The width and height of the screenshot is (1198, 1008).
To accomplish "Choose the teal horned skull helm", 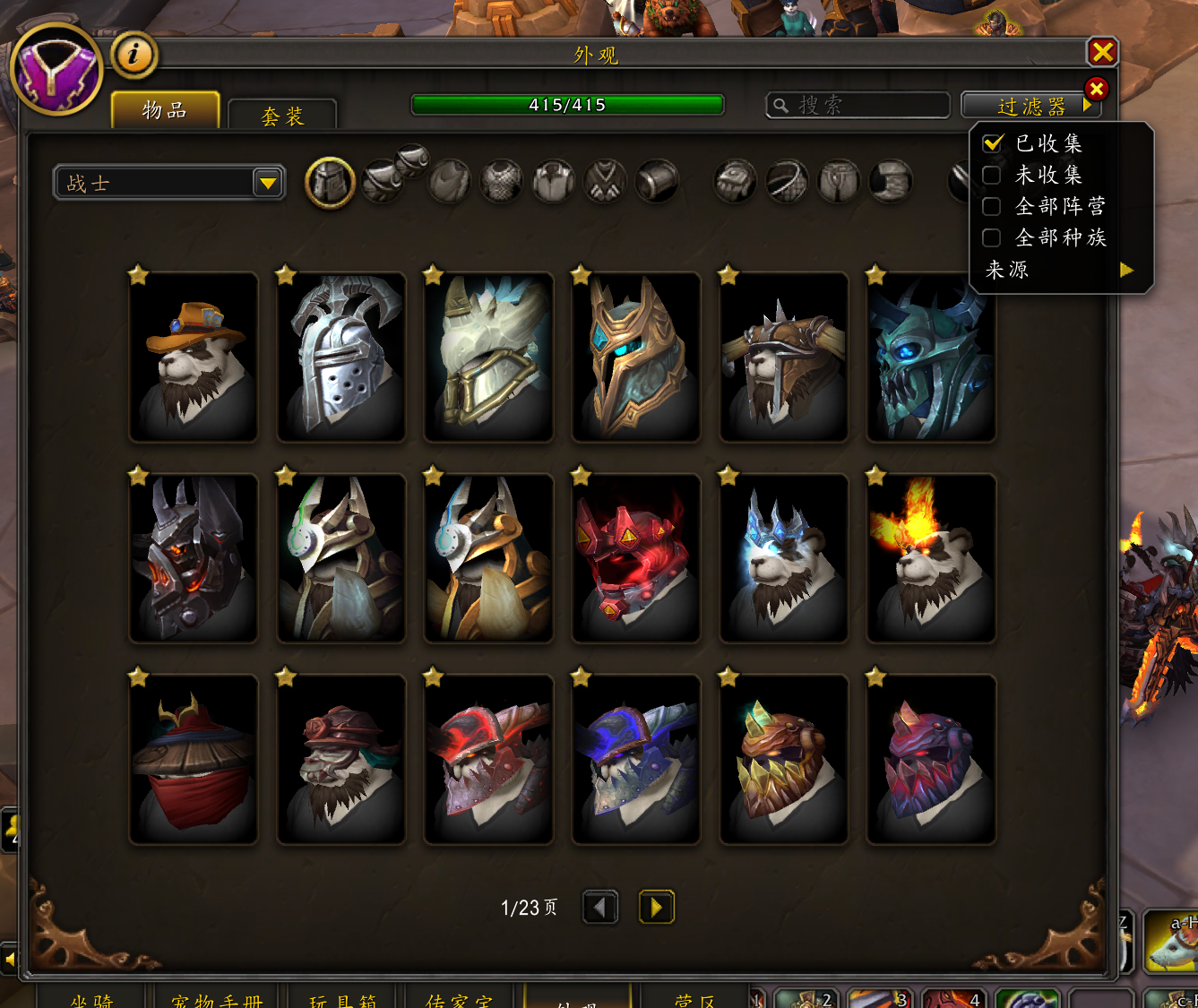I will pos(931,357).
